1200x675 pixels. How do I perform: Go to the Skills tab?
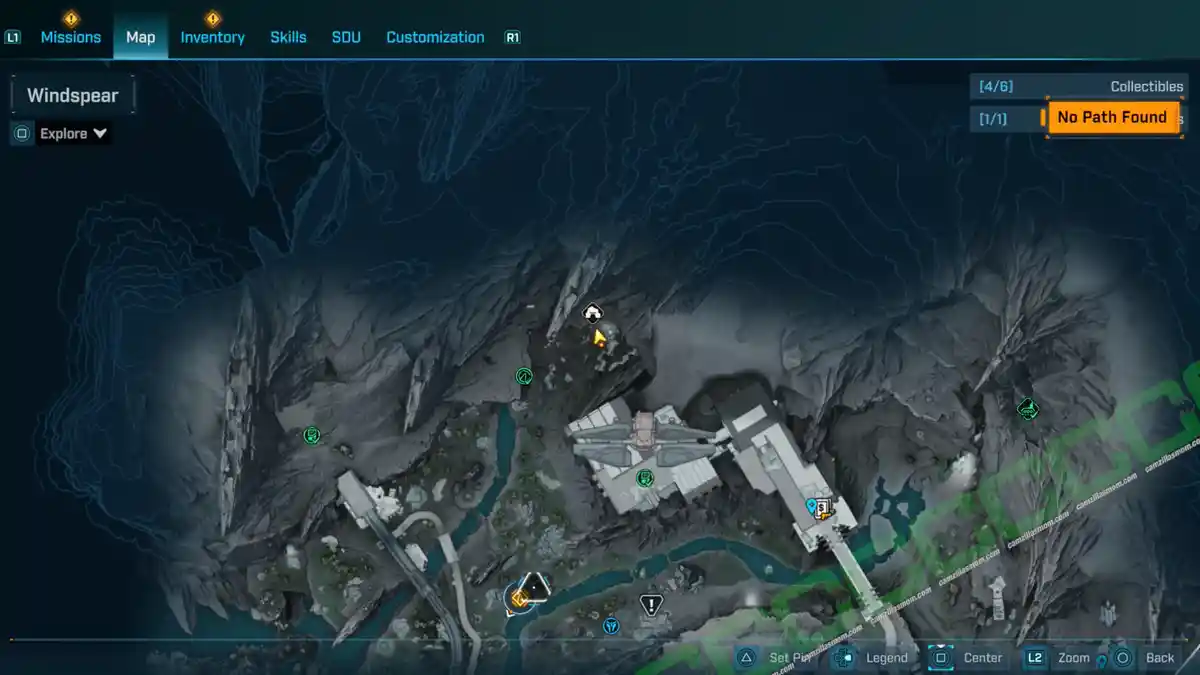[288, 37]
